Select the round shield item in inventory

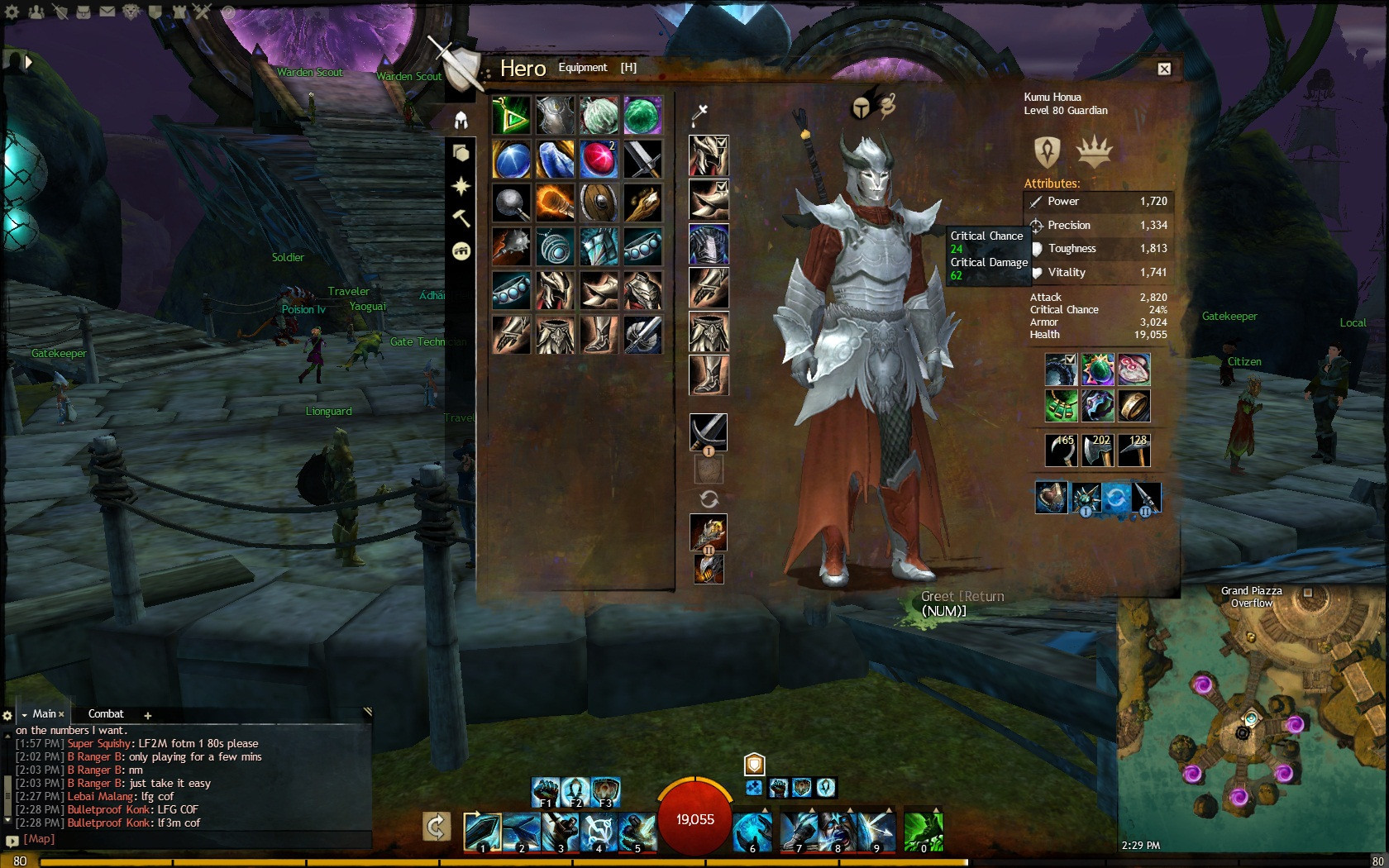pyautogui.click(x=599, y=203)
